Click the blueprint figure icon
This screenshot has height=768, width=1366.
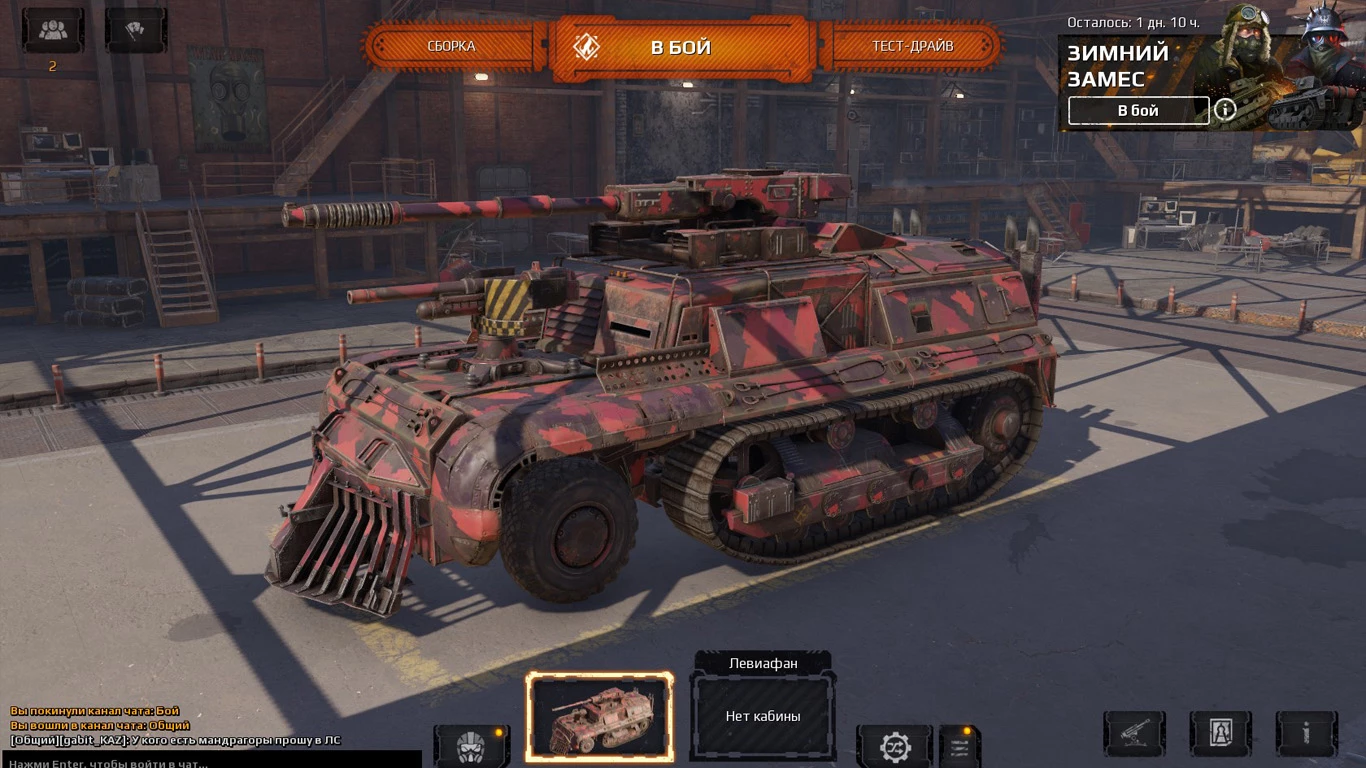pos(1220,733)
